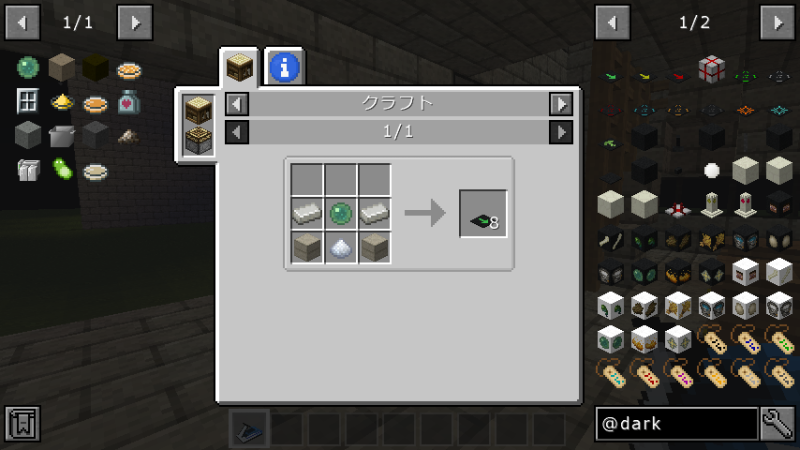Select the white dust ingredient slot
The height and width of the screenshot is (450, 800).
pyautogui.click(x=341, y=247)
